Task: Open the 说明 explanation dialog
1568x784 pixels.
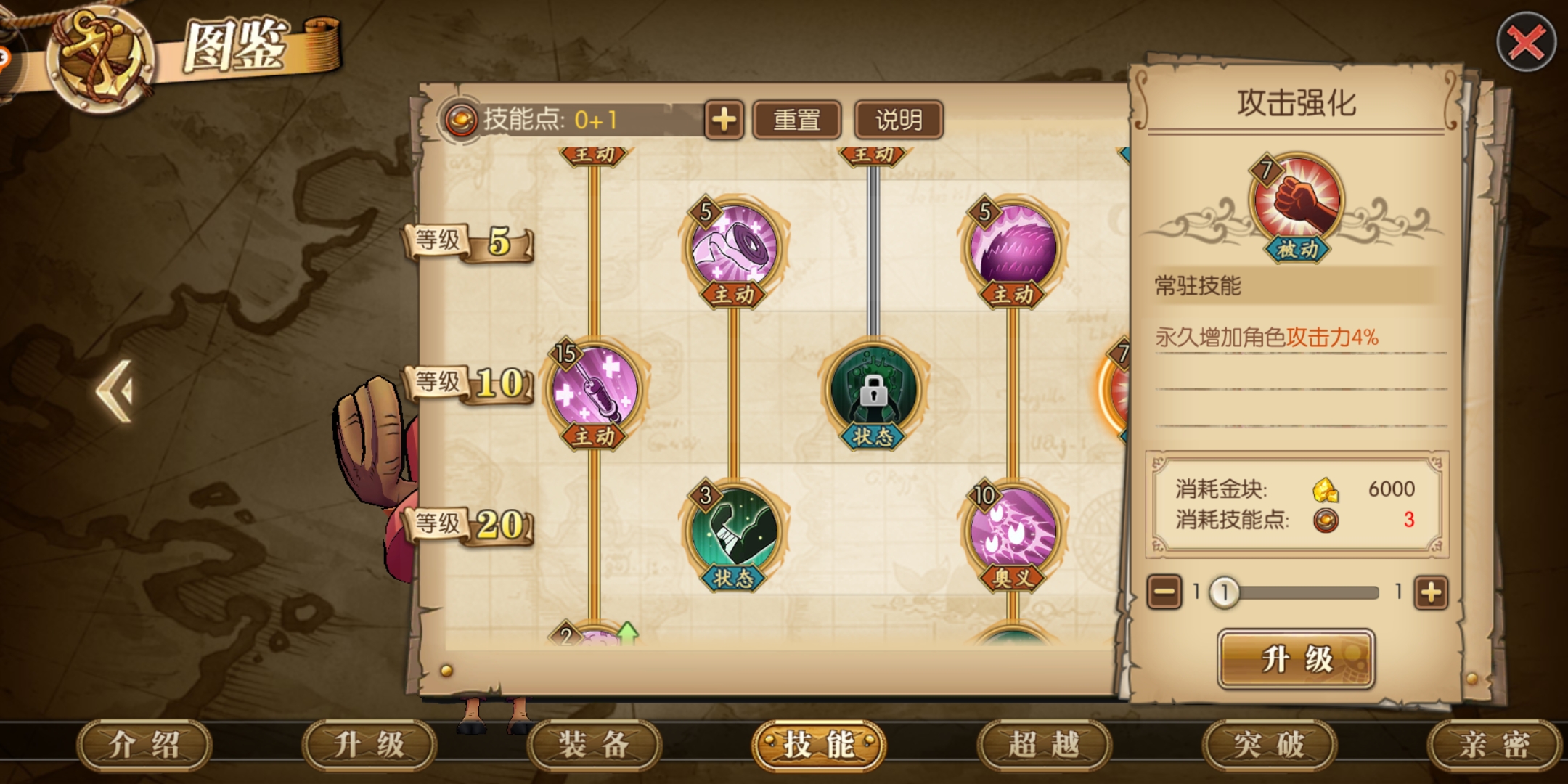Action: click(900, 118)
